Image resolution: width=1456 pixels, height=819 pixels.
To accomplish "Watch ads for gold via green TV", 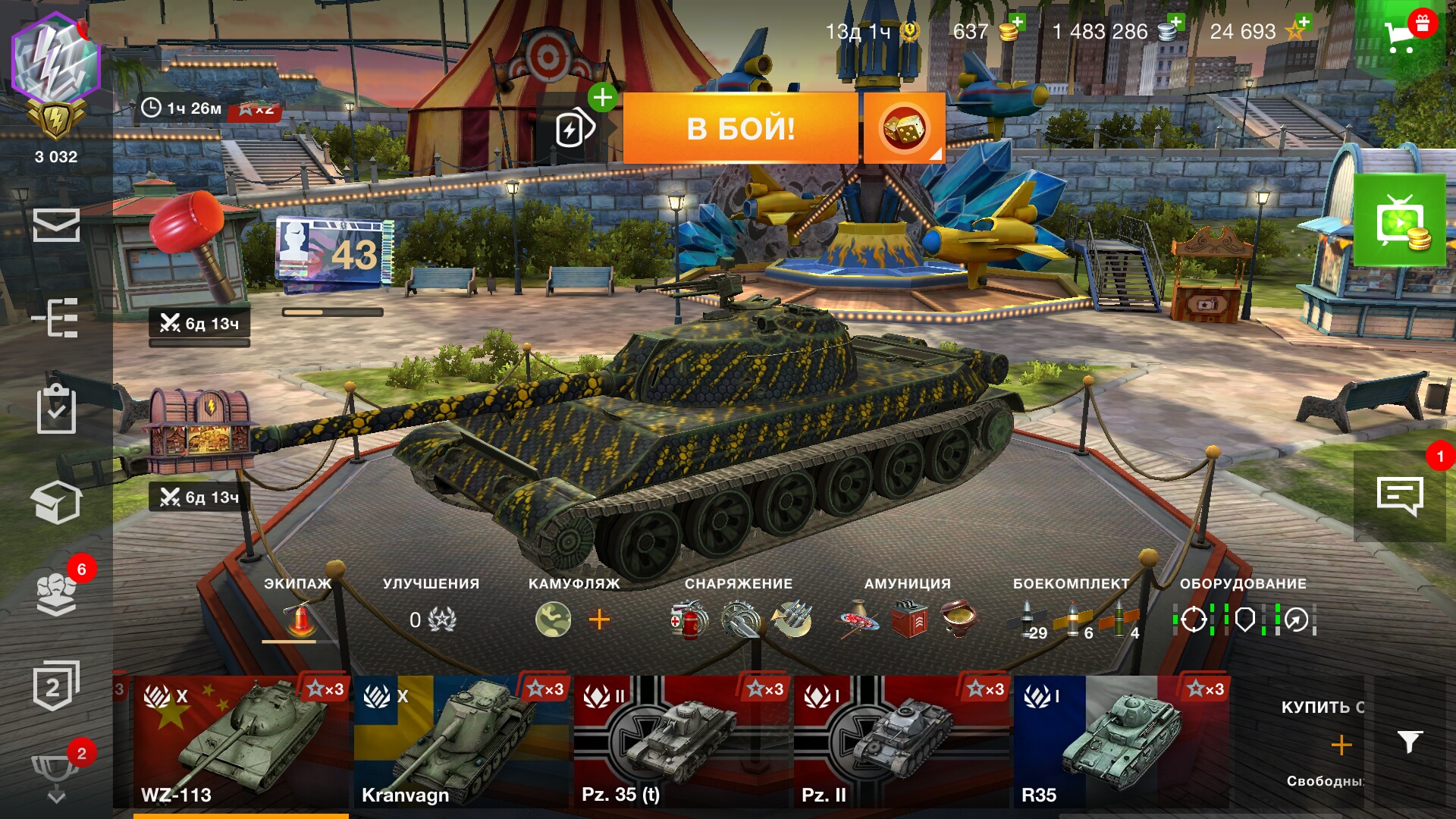I will (1400, 221).
